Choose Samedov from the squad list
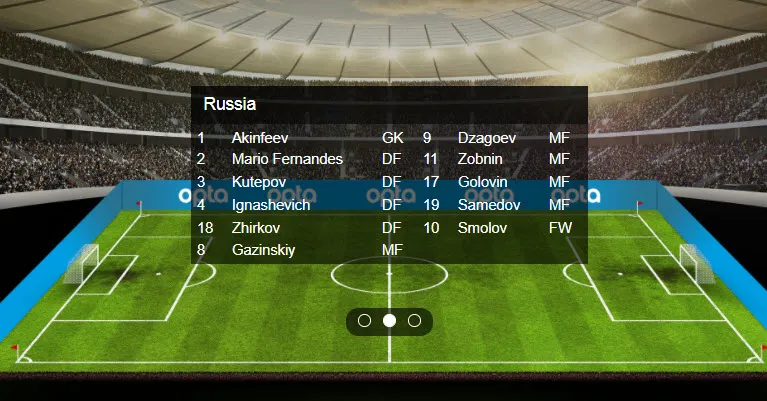The width and height of the screenshot is (767, 401). coord(487,205)
